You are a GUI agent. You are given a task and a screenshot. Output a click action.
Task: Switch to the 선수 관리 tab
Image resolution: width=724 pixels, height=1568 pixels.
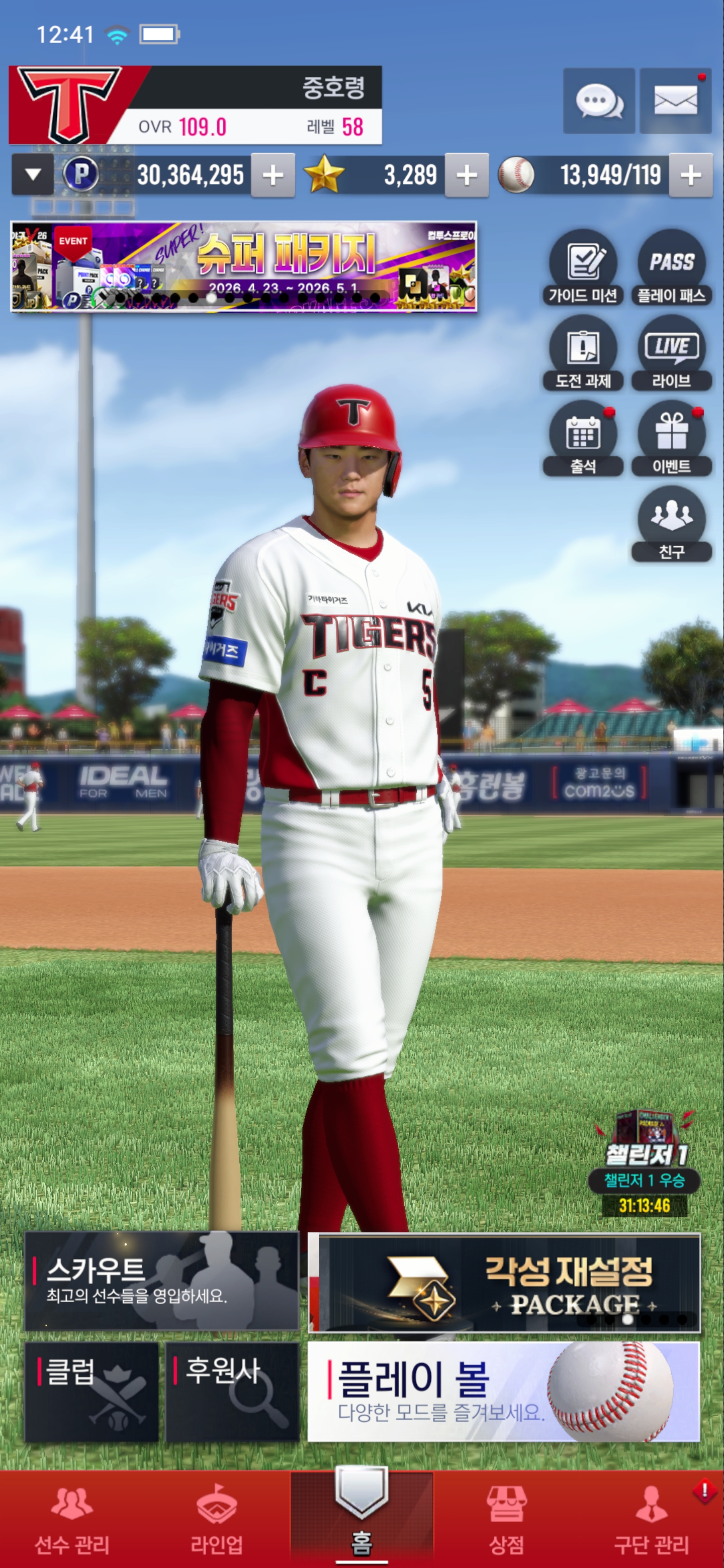pyautogui.click(x=72, y=1519)
